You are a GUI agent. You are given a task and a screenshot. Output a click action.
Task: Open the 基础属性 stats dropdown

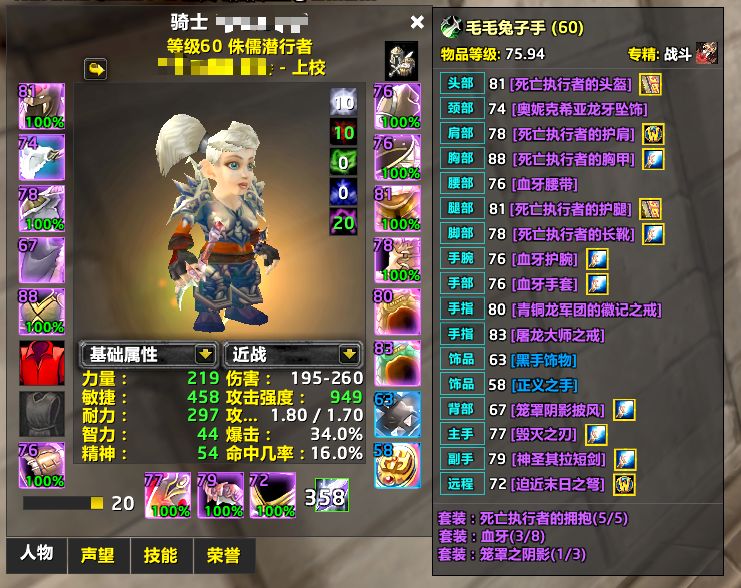tap(149, 354)
